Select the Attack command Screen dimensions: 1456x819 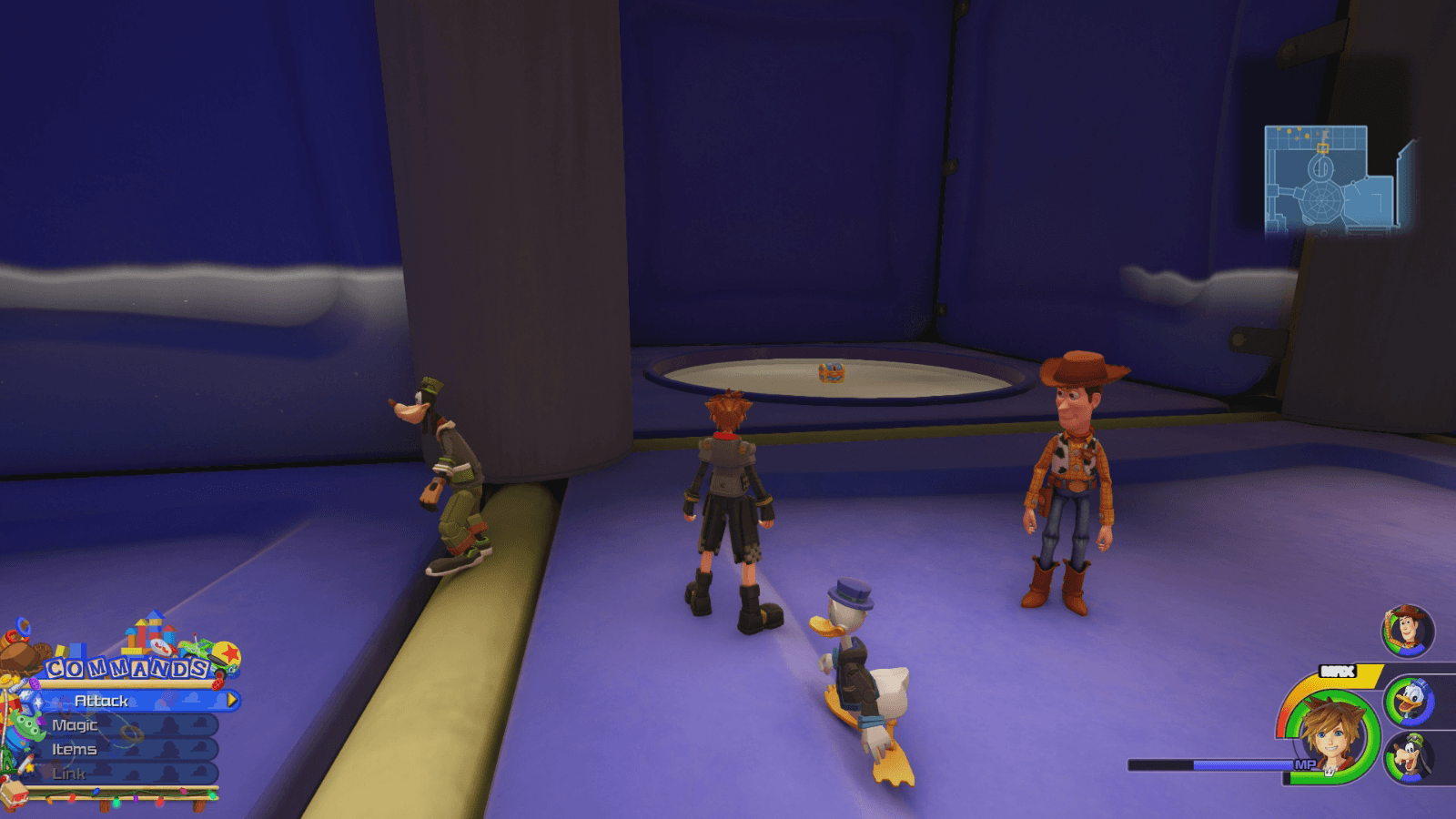102,701
